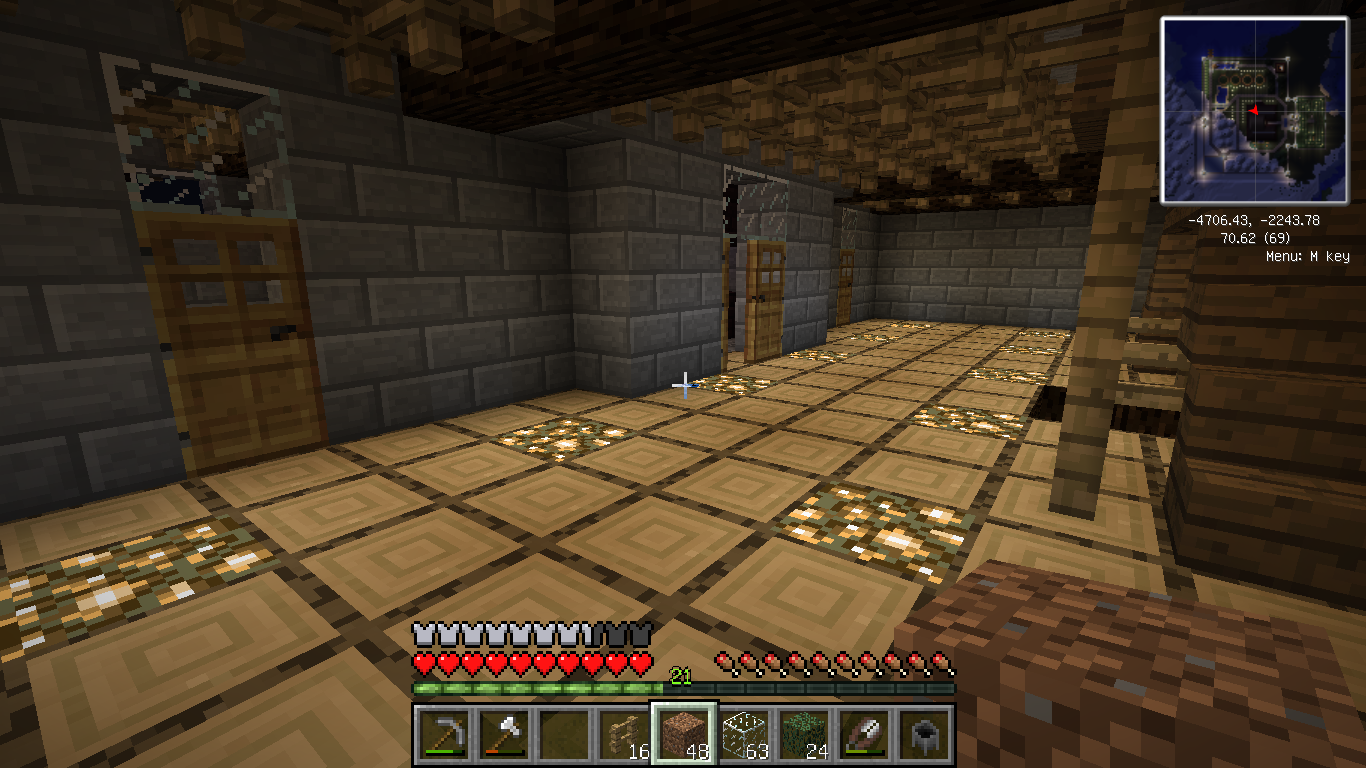Choose the flint and steel slot
The width and height of the screenshot is (1366, 768).
(x=864, y=735)
